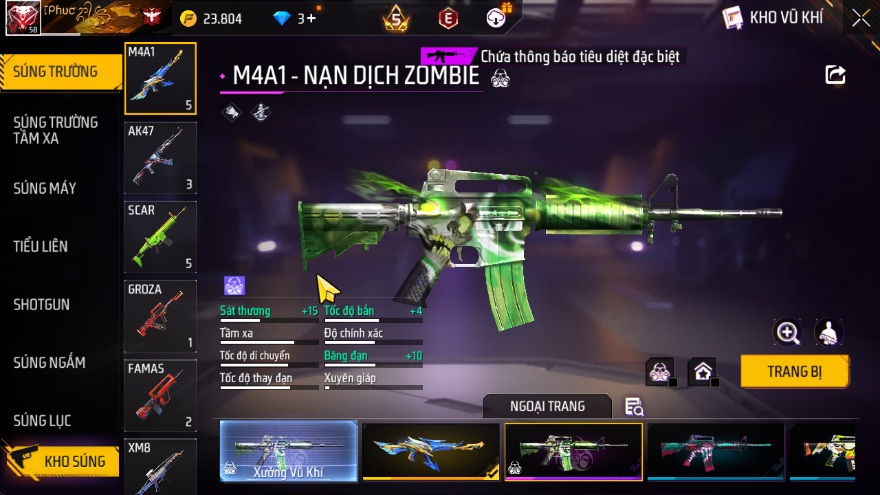Viewport: 880px width, 495px height.
Task: Switch to the Súng Trường category
Action: [x=56, y=71]
